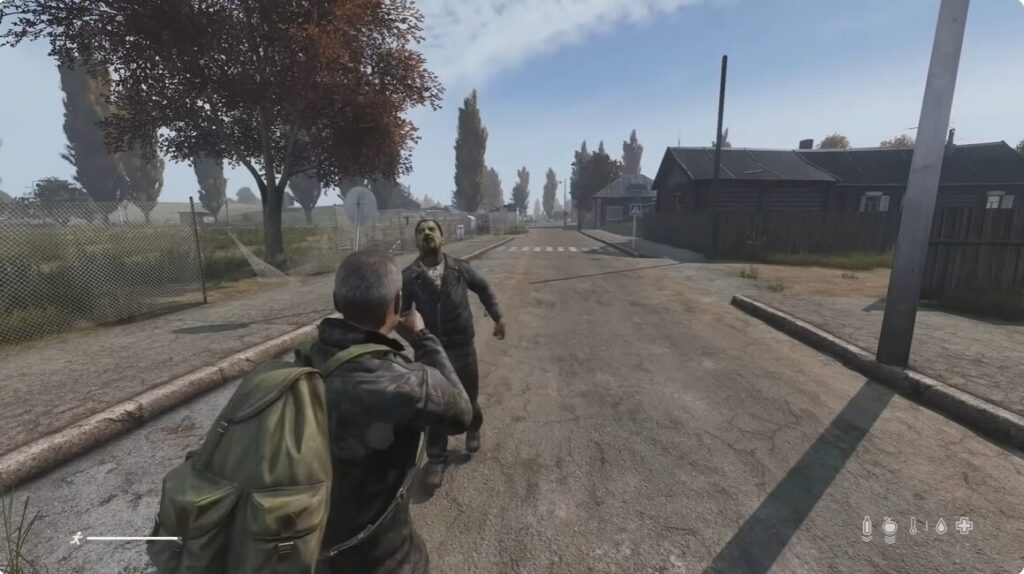Click the running man stamina icon
Viewport: 1024px width, 574px height.
tap(76, 538)
